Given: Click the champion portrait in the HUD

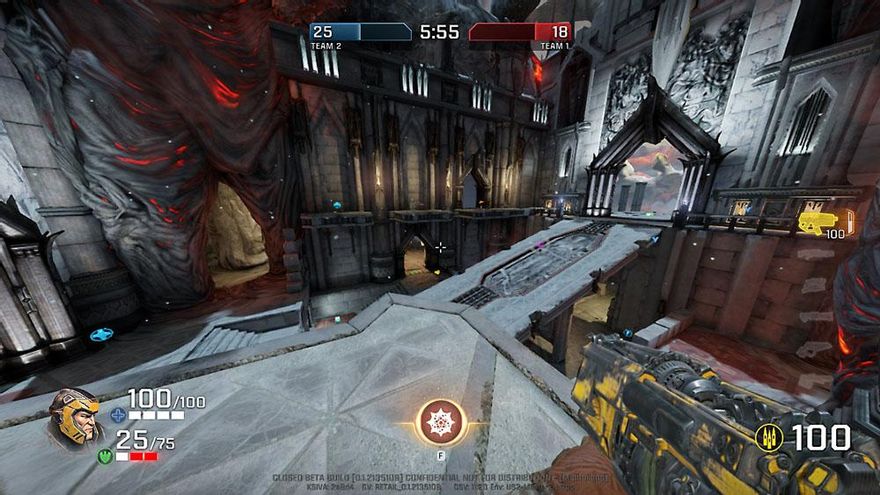Looking at the screenshot, I should (74, 417).
